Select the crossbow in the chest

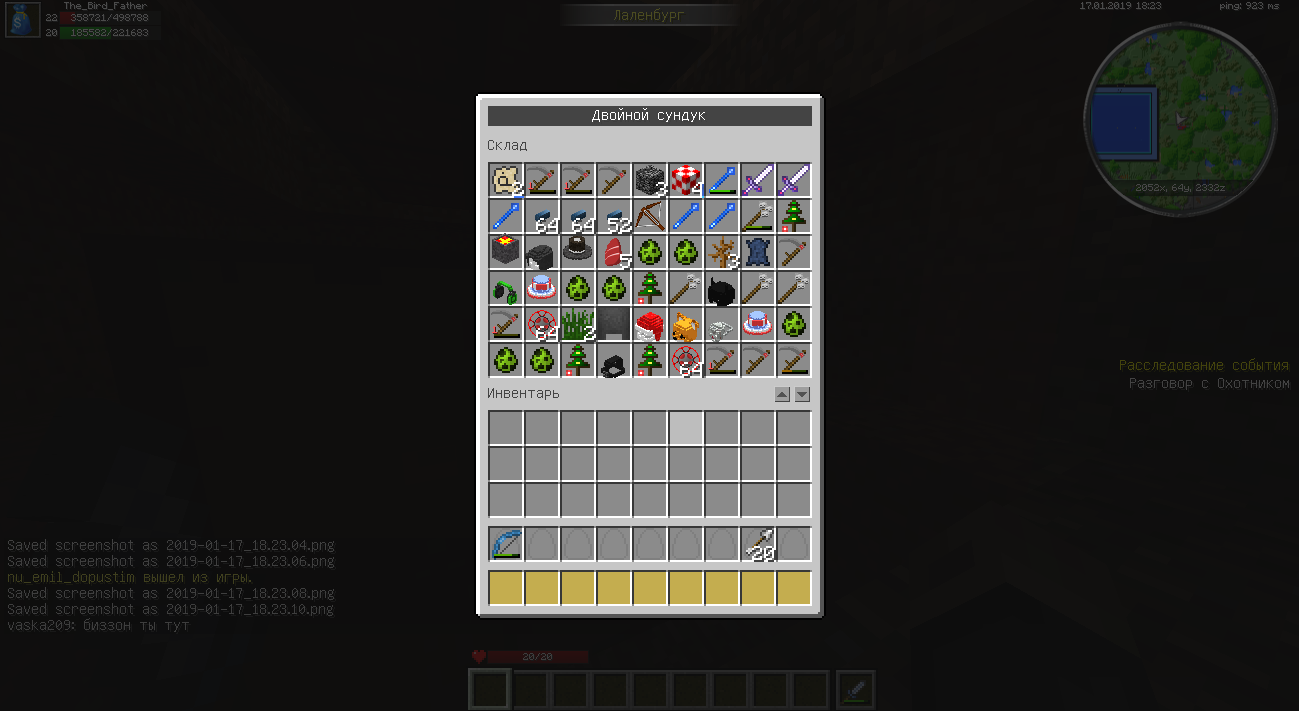pyautogui.click(x=650, y=217)
